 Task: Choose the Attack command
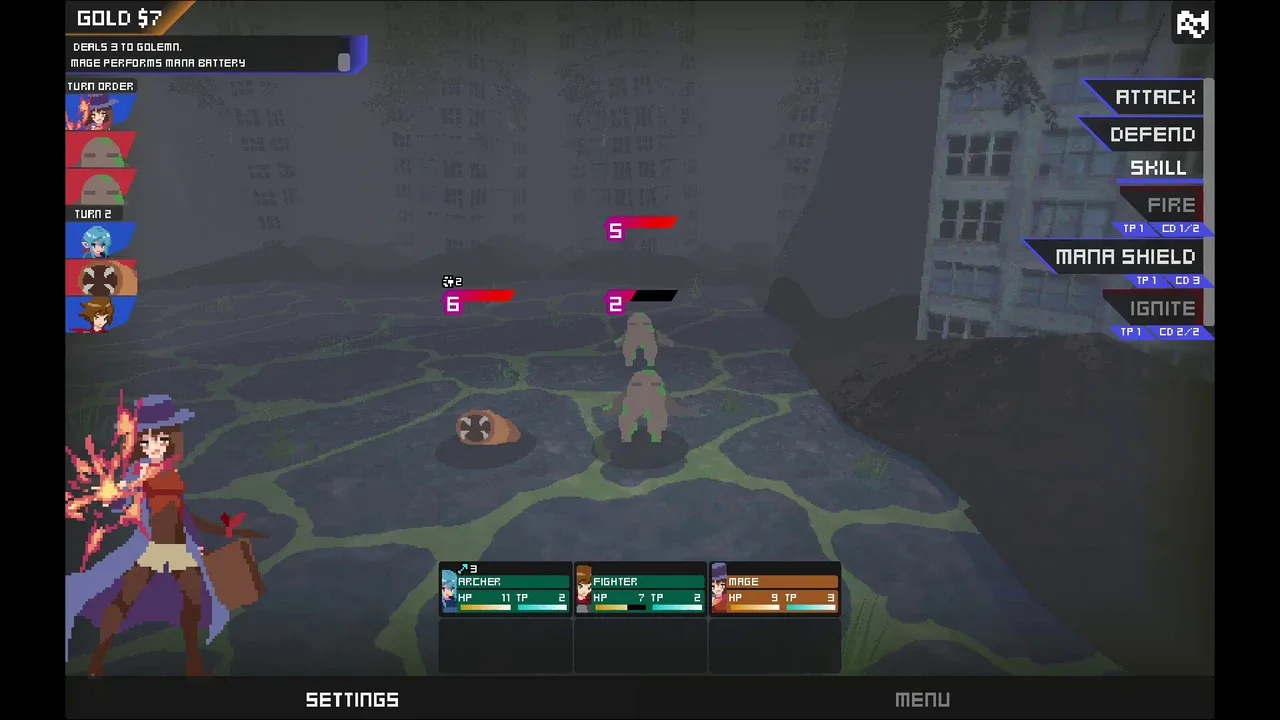[x=1154, y=98]
